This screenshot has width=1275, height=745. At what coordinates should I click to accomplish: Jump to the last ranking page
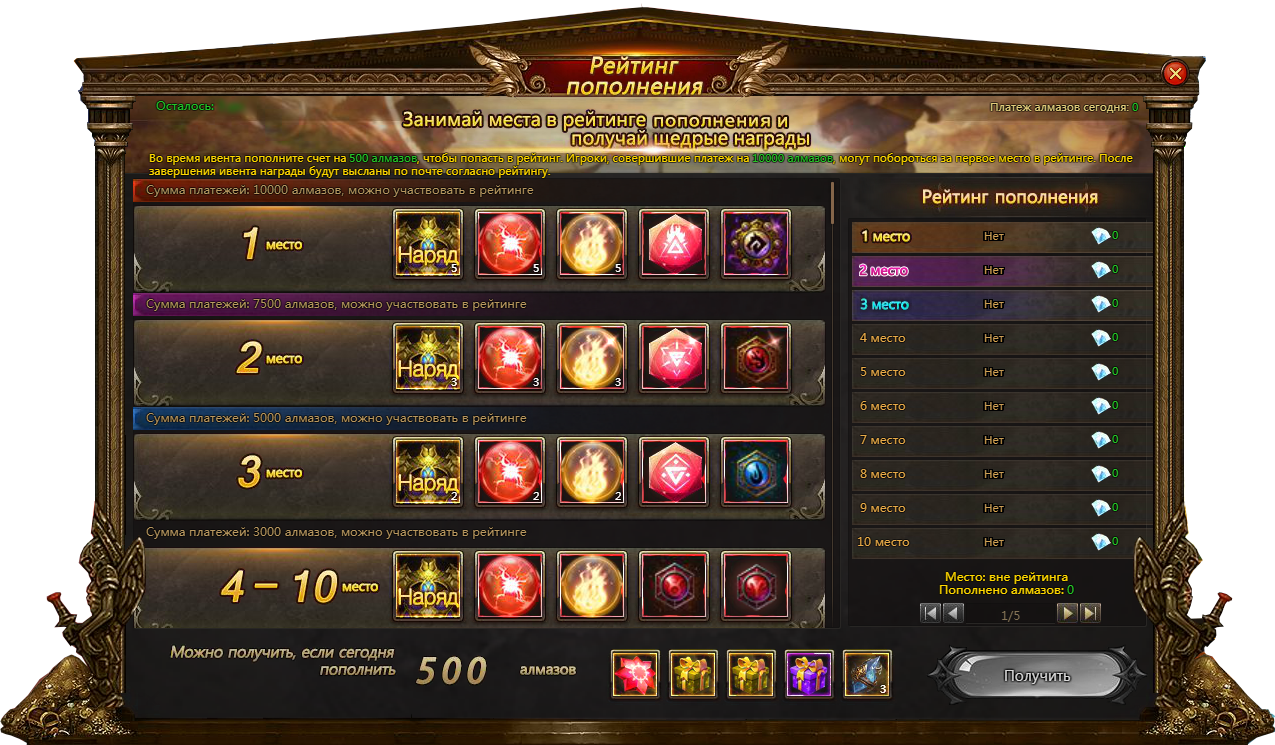pos(1091,613)
